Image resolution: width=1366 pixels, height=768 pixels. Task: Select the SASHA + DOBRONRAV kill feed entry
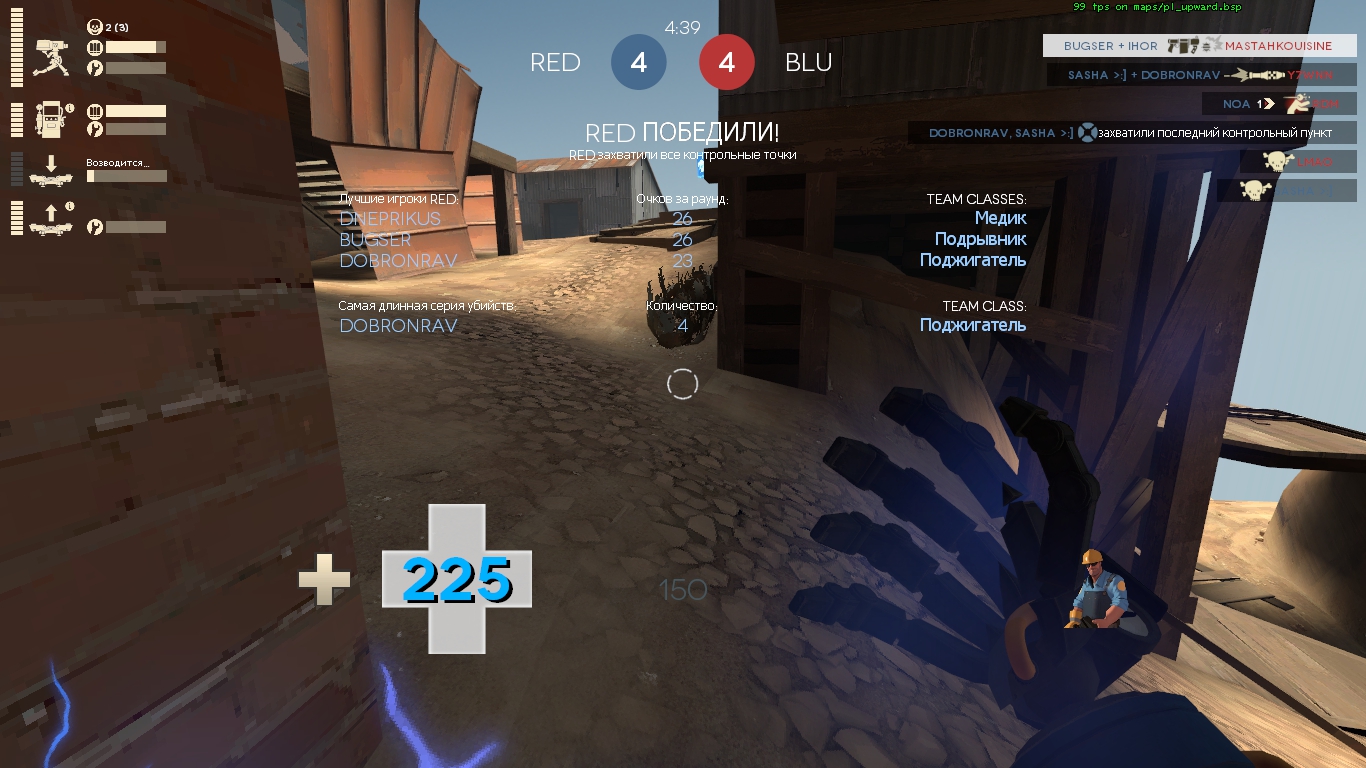tap(1202, 75)
